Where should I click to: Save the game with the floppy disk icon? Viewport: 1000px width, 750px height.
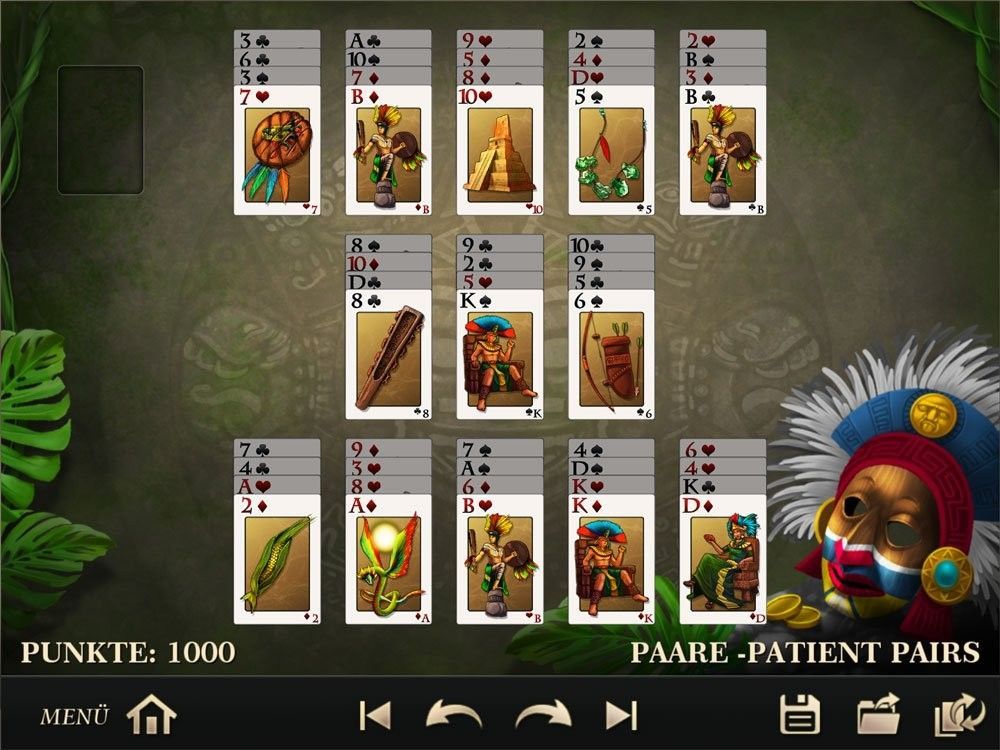coord(800,715)
